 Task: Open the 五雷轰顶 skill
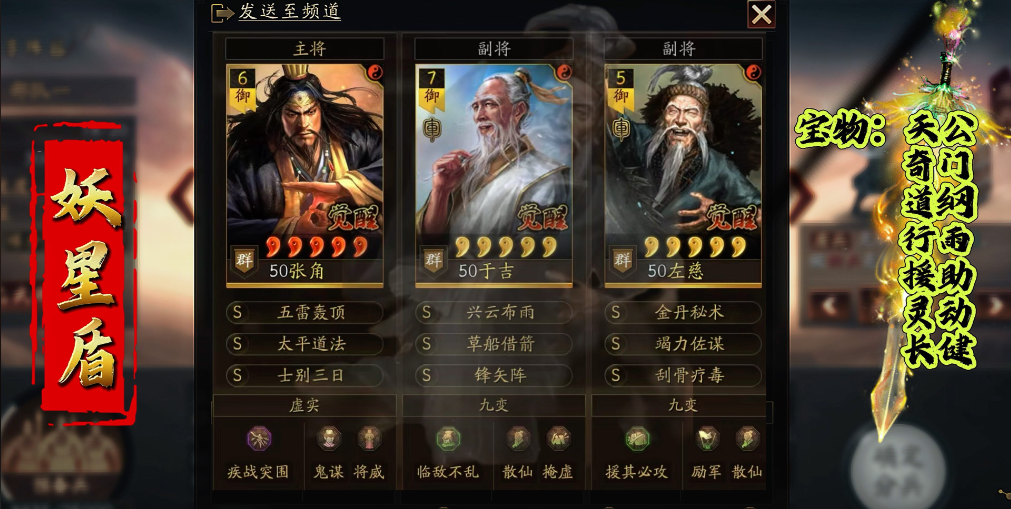coord(306,312)
